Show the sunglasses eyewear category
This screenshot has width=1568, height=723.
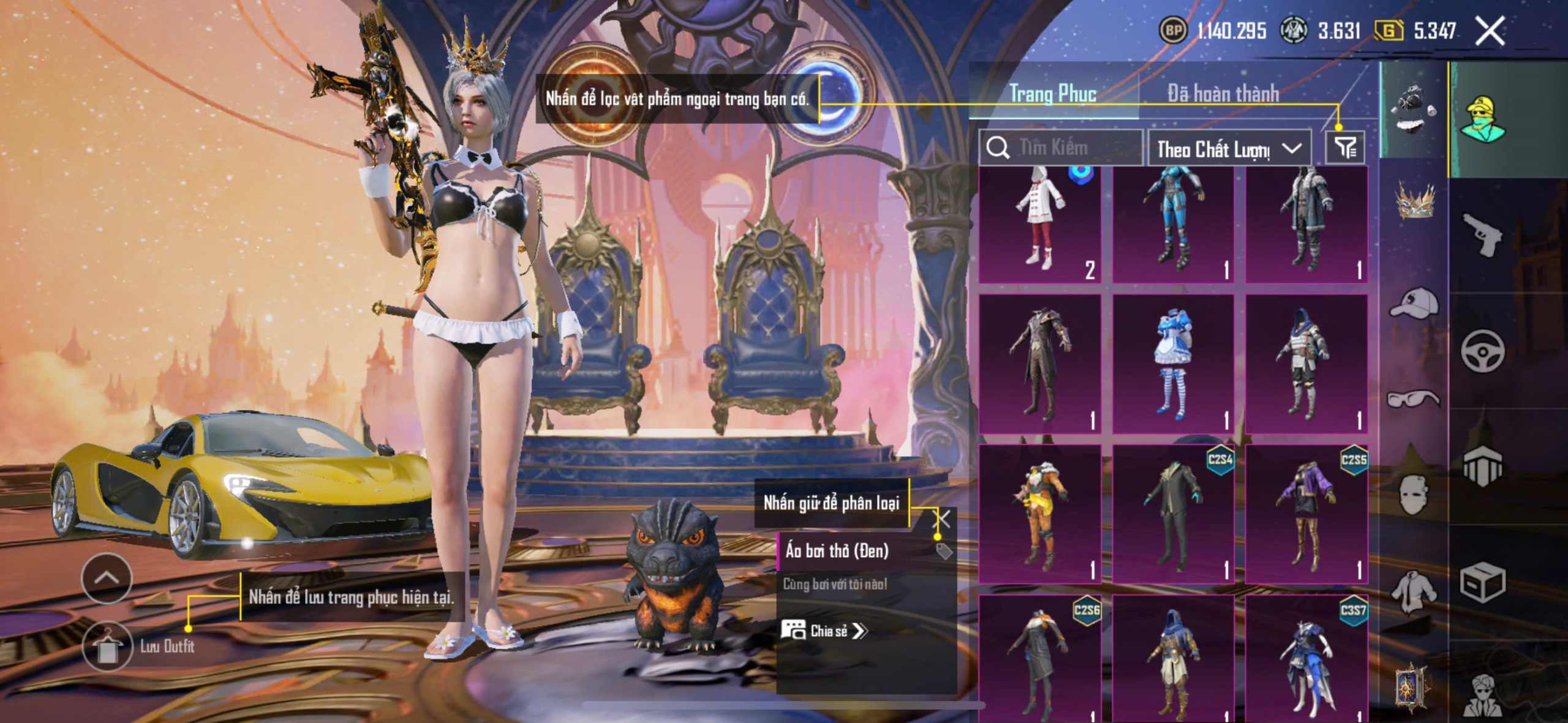(1414, 399)
